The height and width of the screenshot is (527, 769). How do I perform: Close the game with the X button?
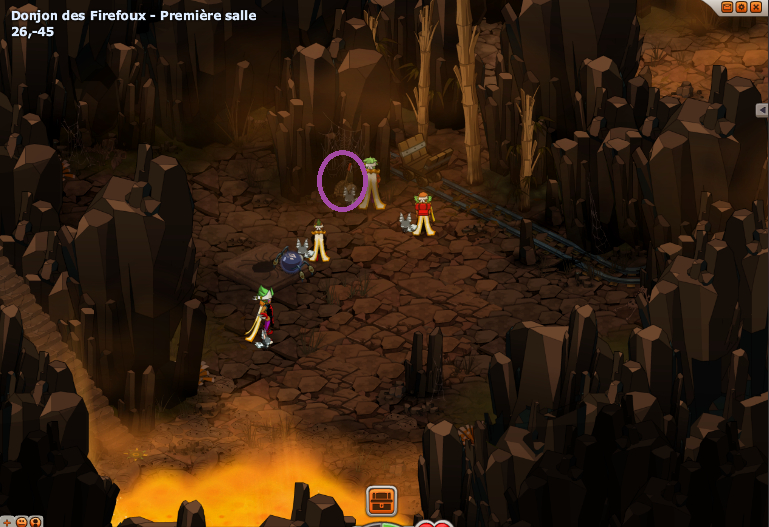point(756,7)
